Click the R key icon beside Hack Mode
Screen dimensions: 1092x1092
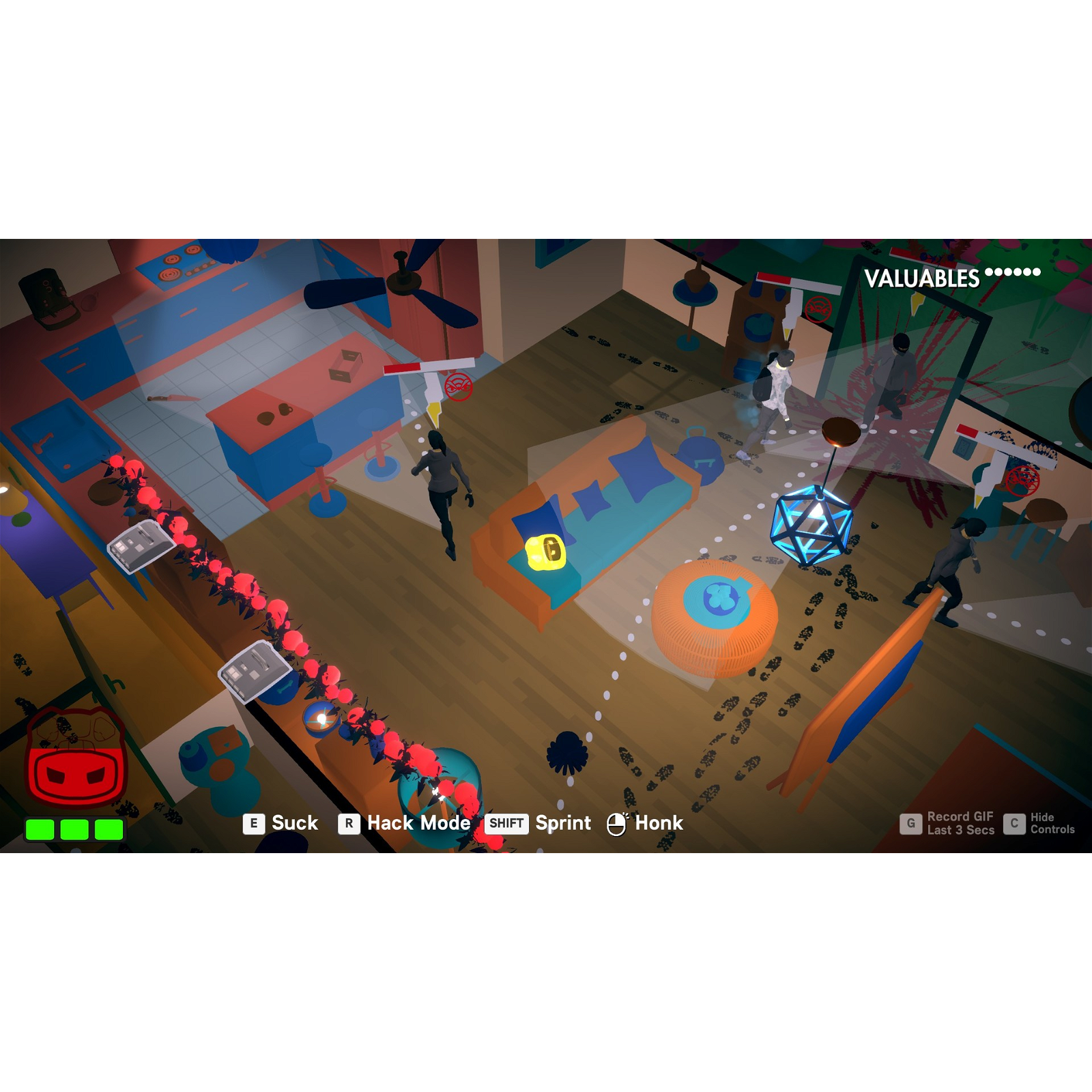(x=349, y=823)
